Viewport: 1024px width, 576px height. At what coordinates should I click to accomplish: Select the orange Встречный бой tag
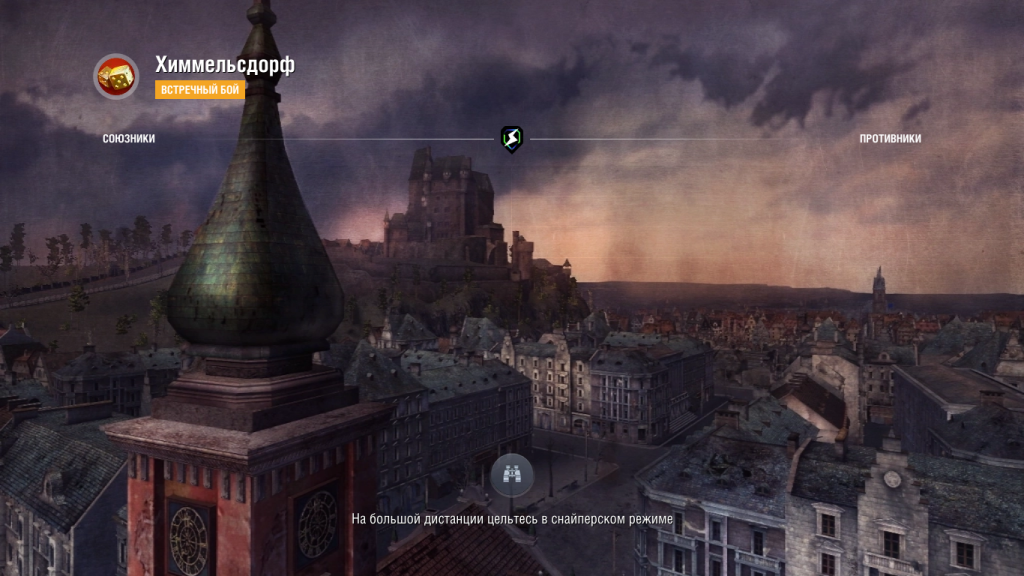pos(199,90)
